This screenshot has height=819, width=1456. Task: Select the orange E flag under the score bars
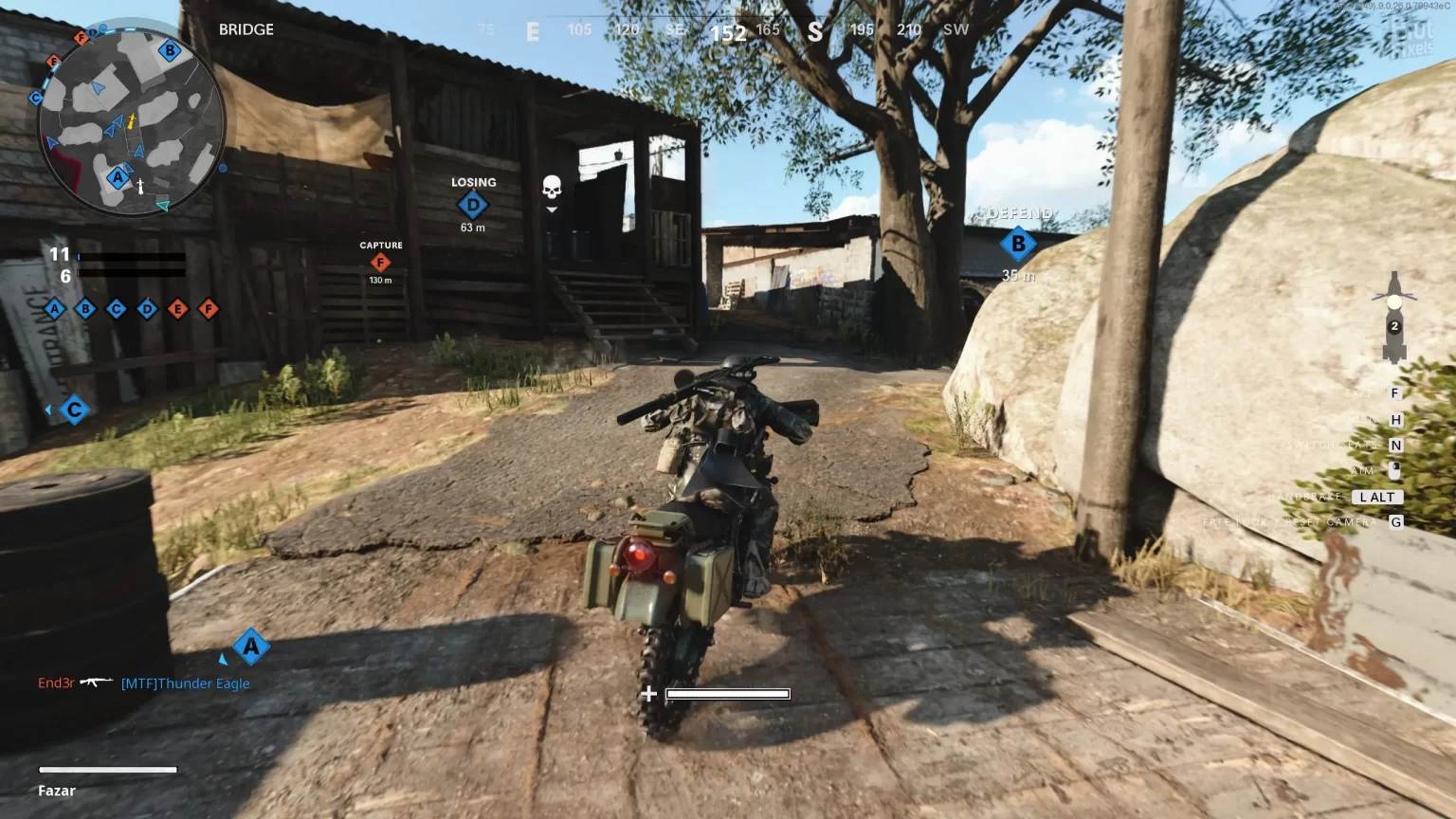pos(177,309)
